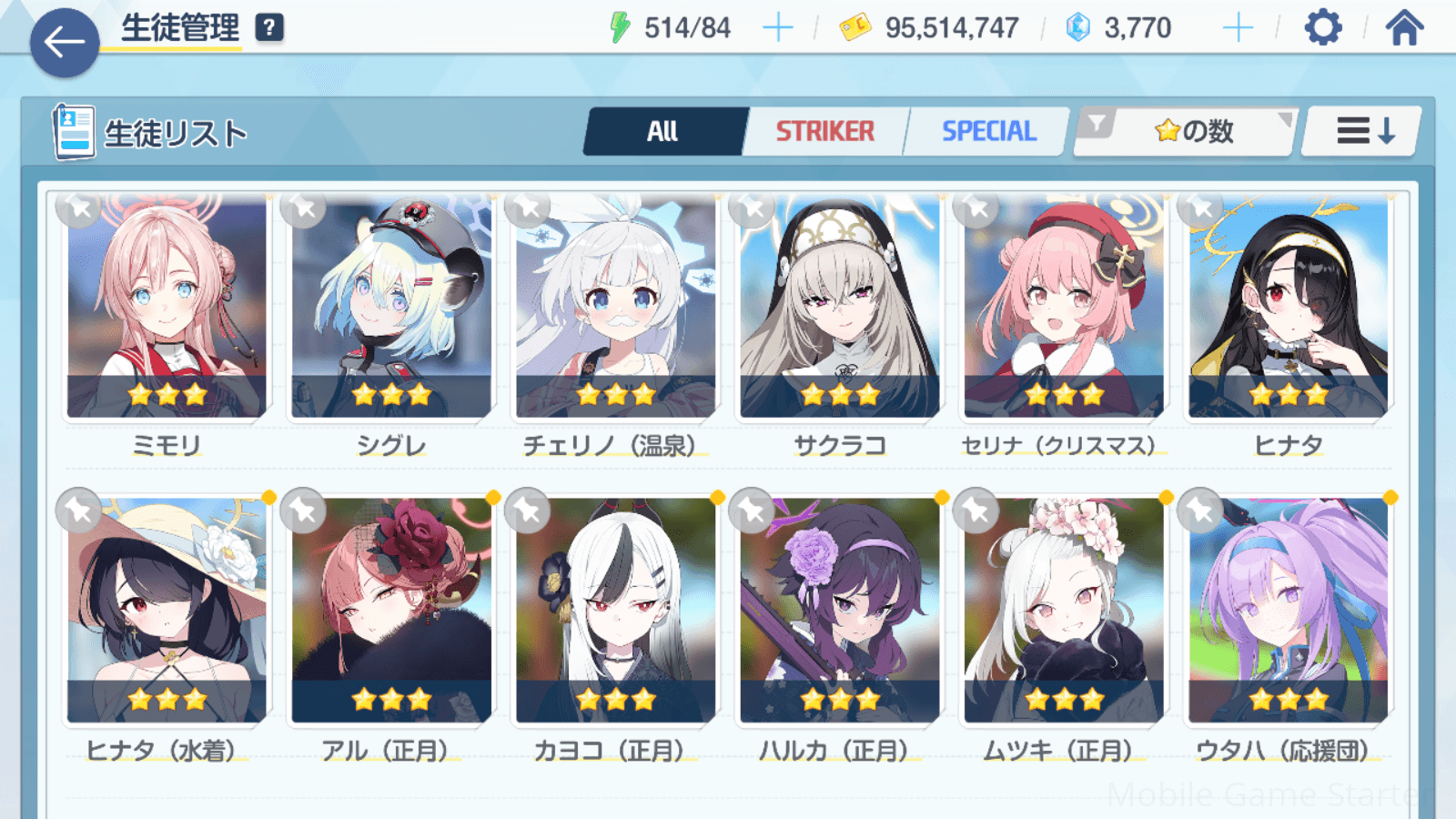
Task: Select the ミモリ student card
Action: click(x=167, y=308)
